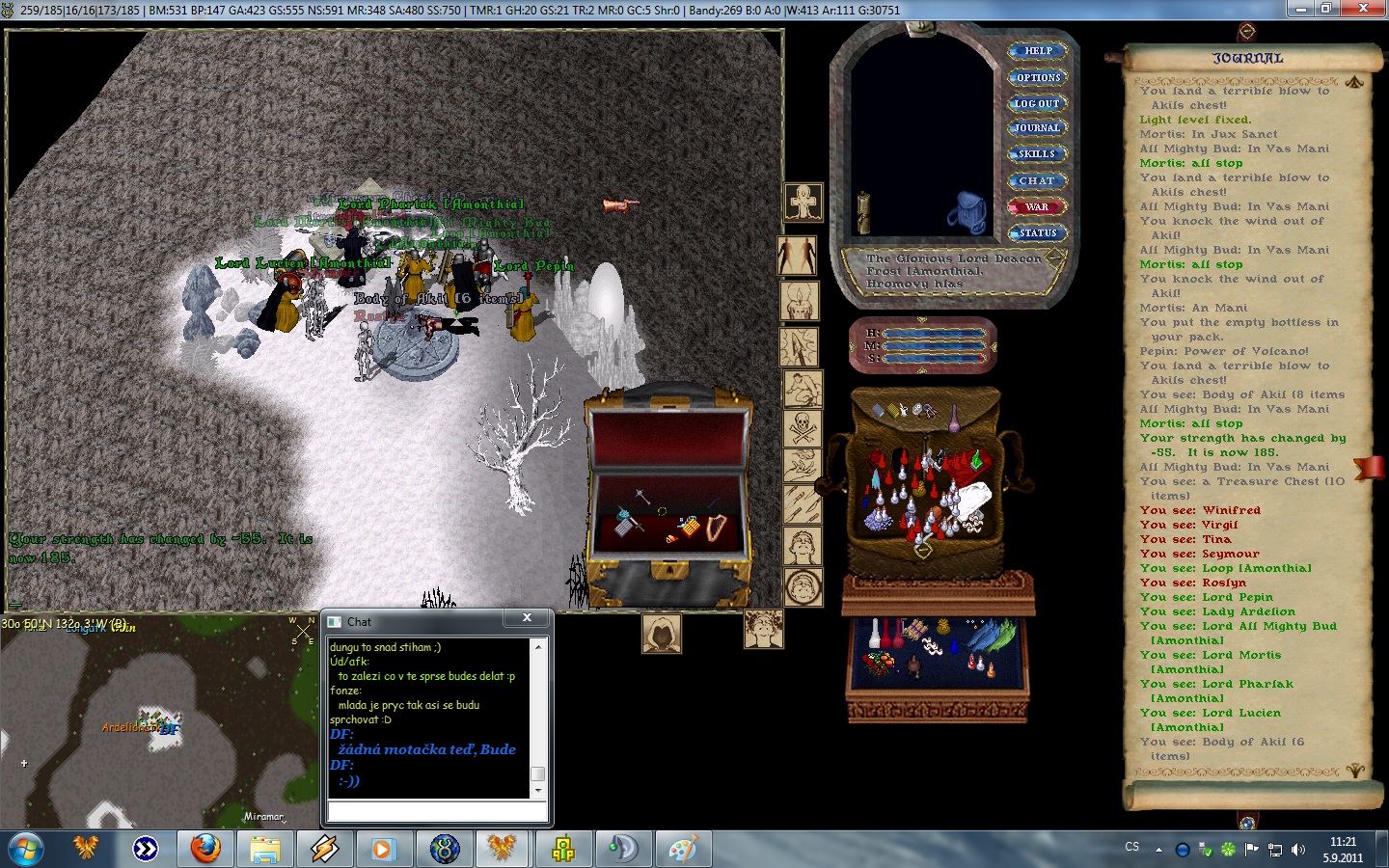The height and width of the screenshot is (868, 1389).
Task: Open the Help menu on the paperdoll
Action: click(1038, 51)
